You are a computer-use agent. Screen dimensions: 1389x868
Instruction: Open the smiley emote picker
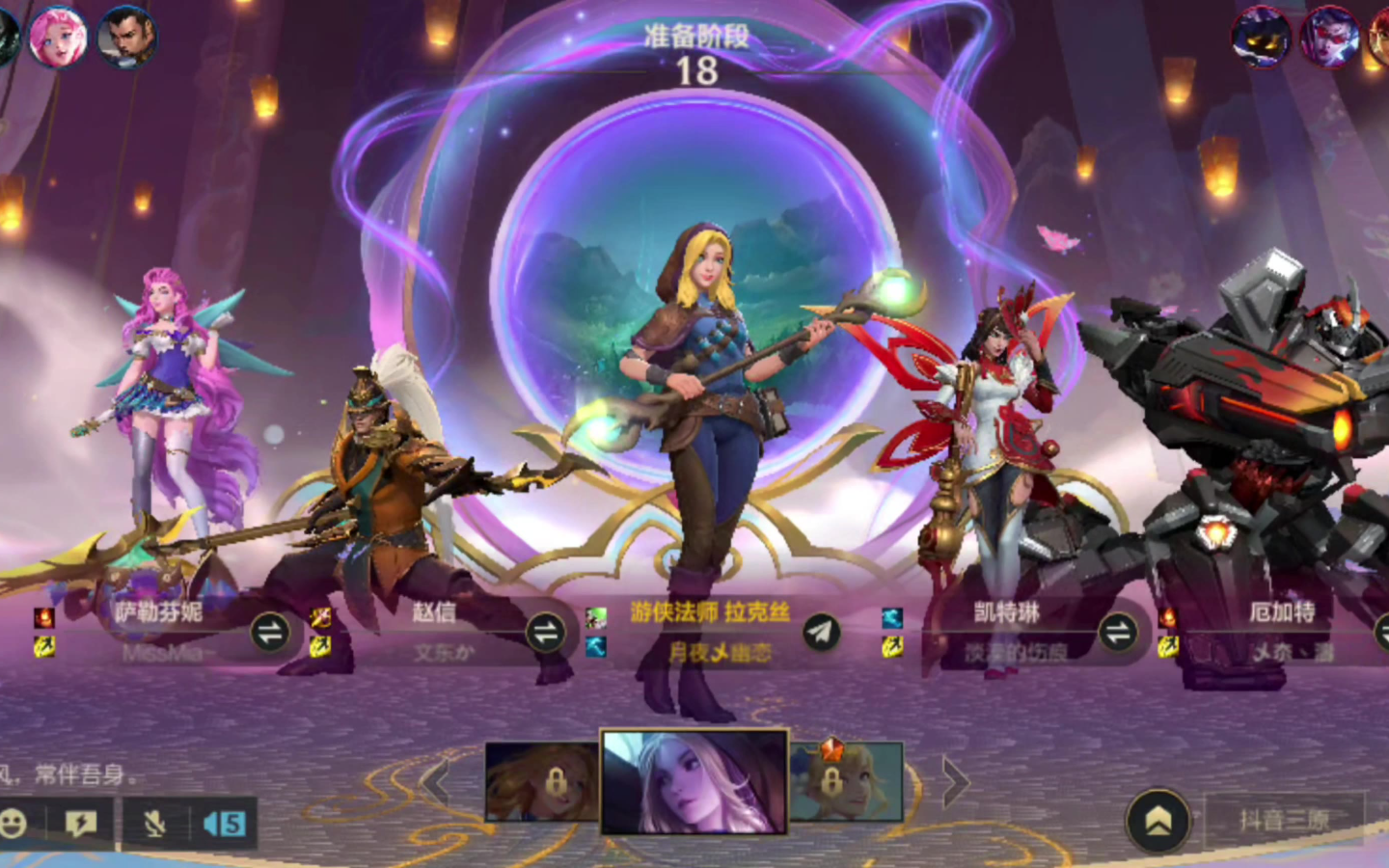point(14,824)
